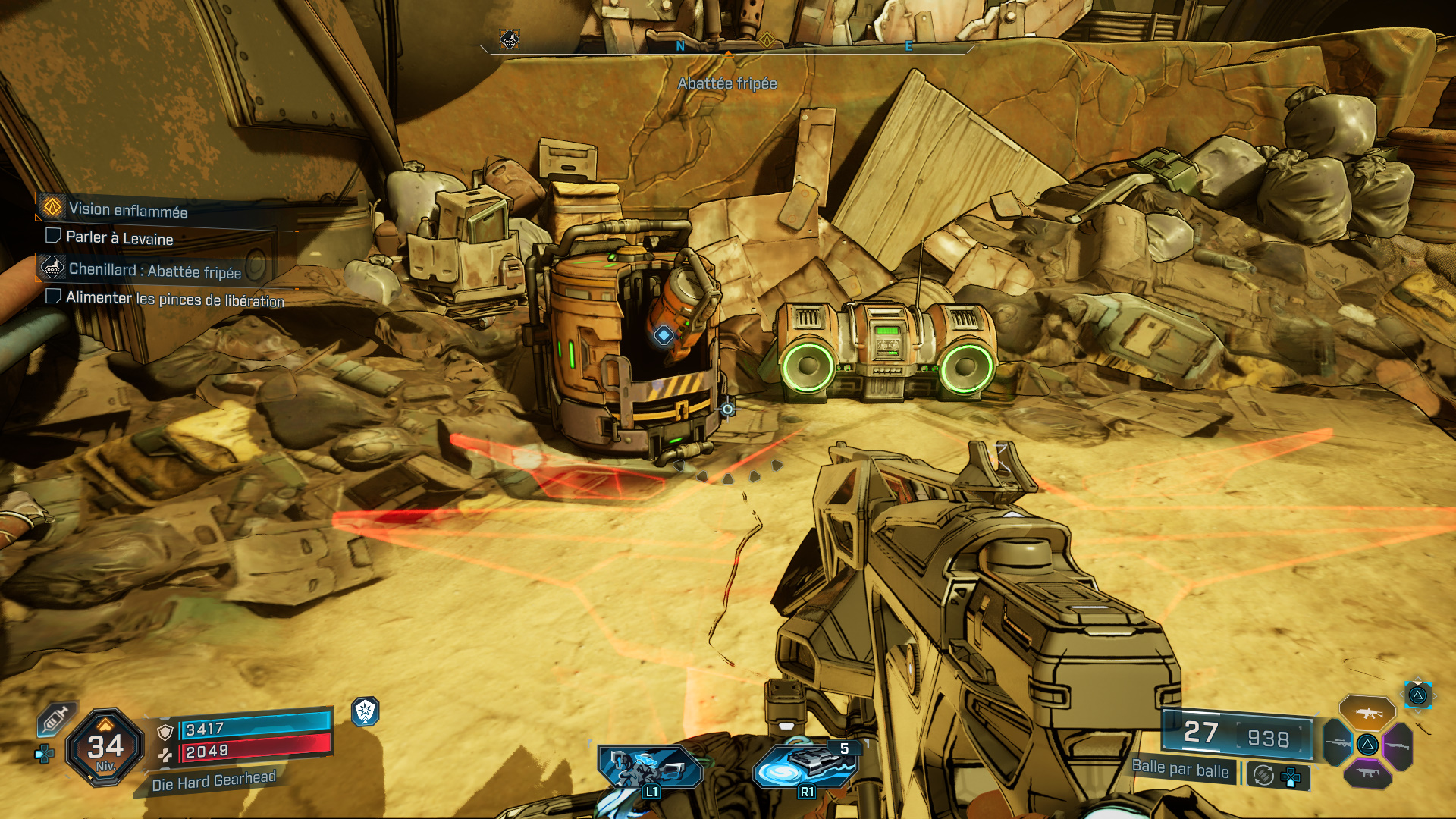This screenshot has width=1456, height=819.
Task: Click the syringe health injector icon near level badge
Action: click(53, 719)
